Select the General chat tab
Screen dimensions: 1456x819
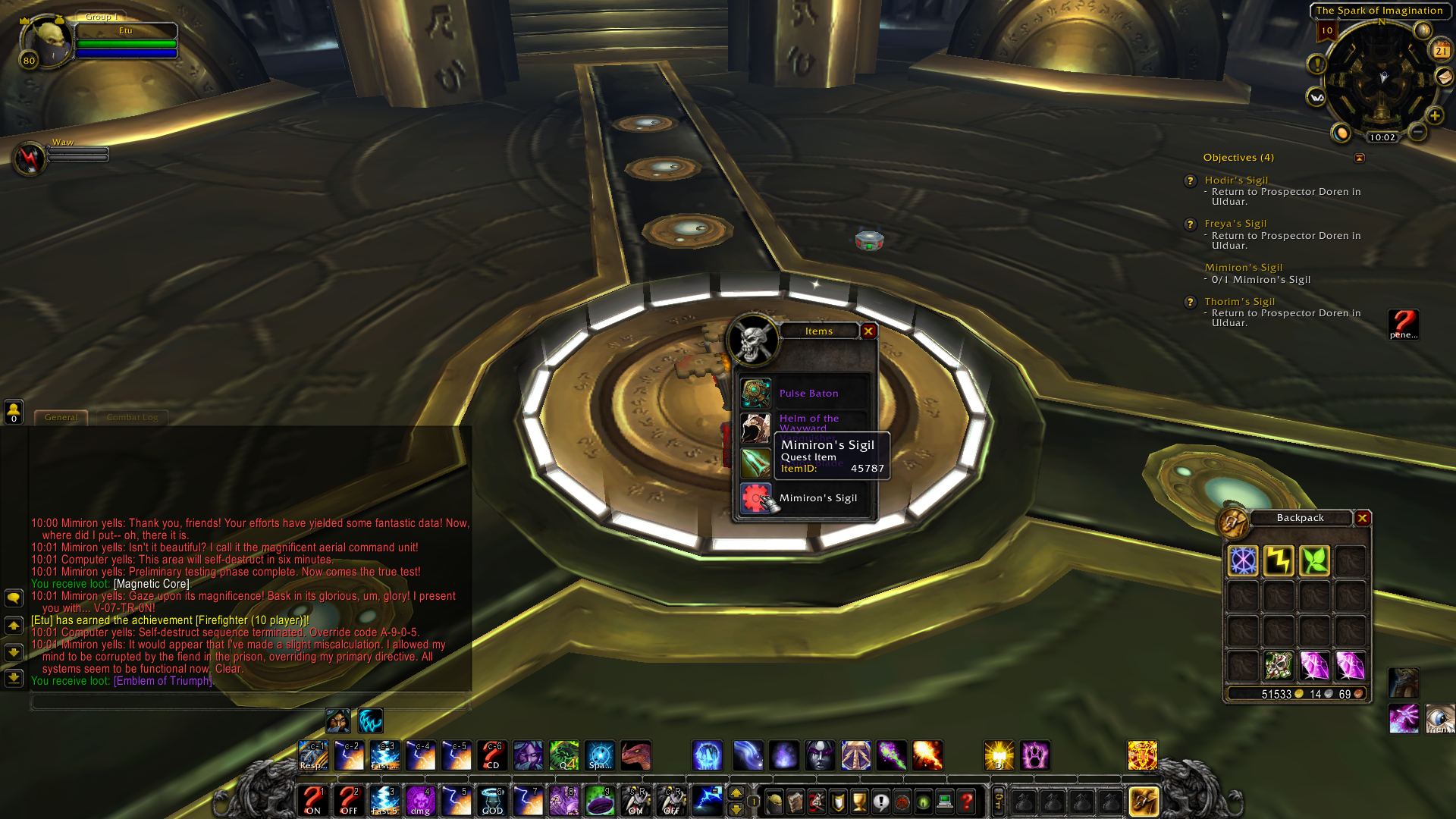pos(61,417)
